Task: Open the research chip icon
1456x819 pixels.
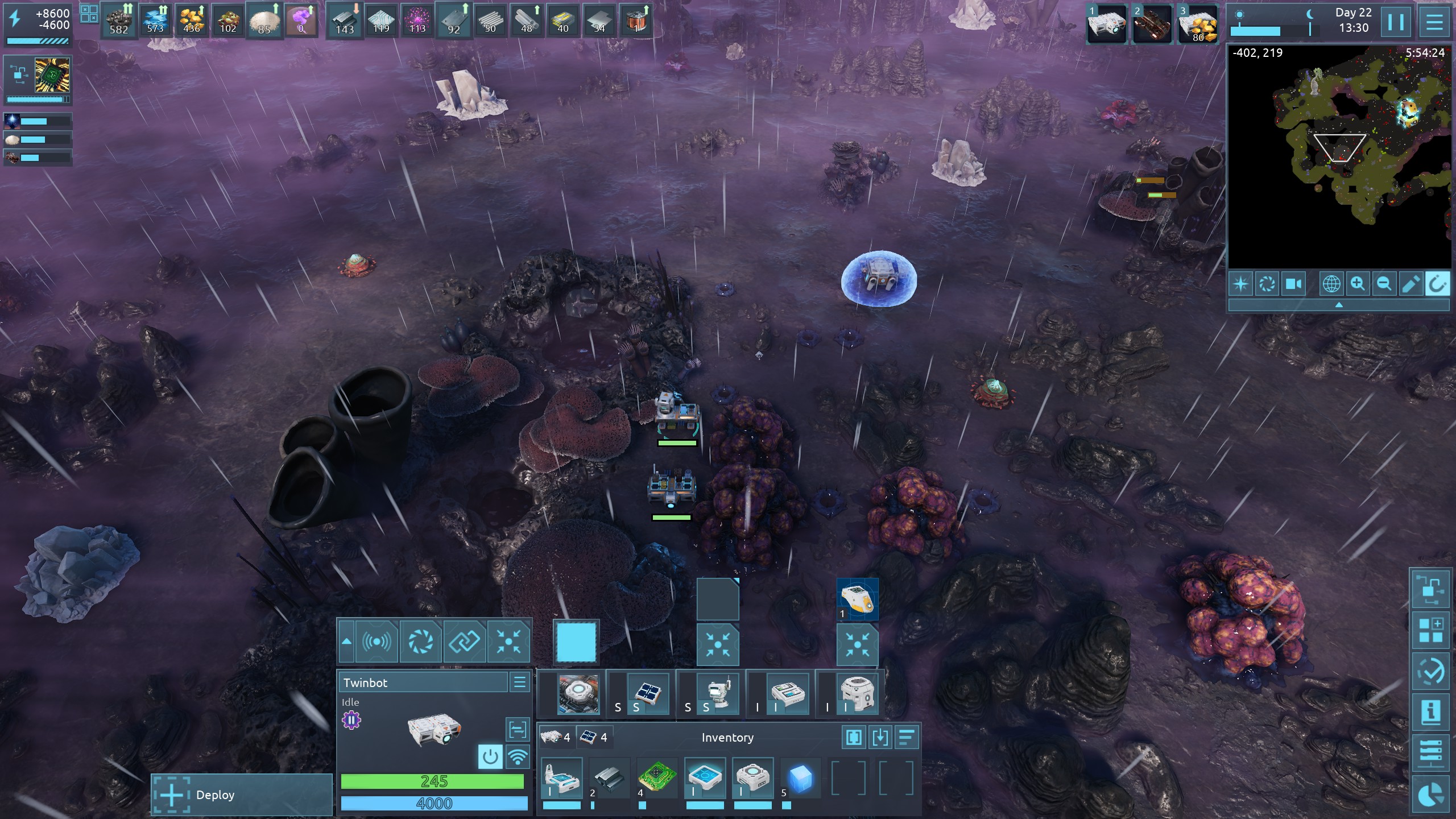Action: coord(52,75)
